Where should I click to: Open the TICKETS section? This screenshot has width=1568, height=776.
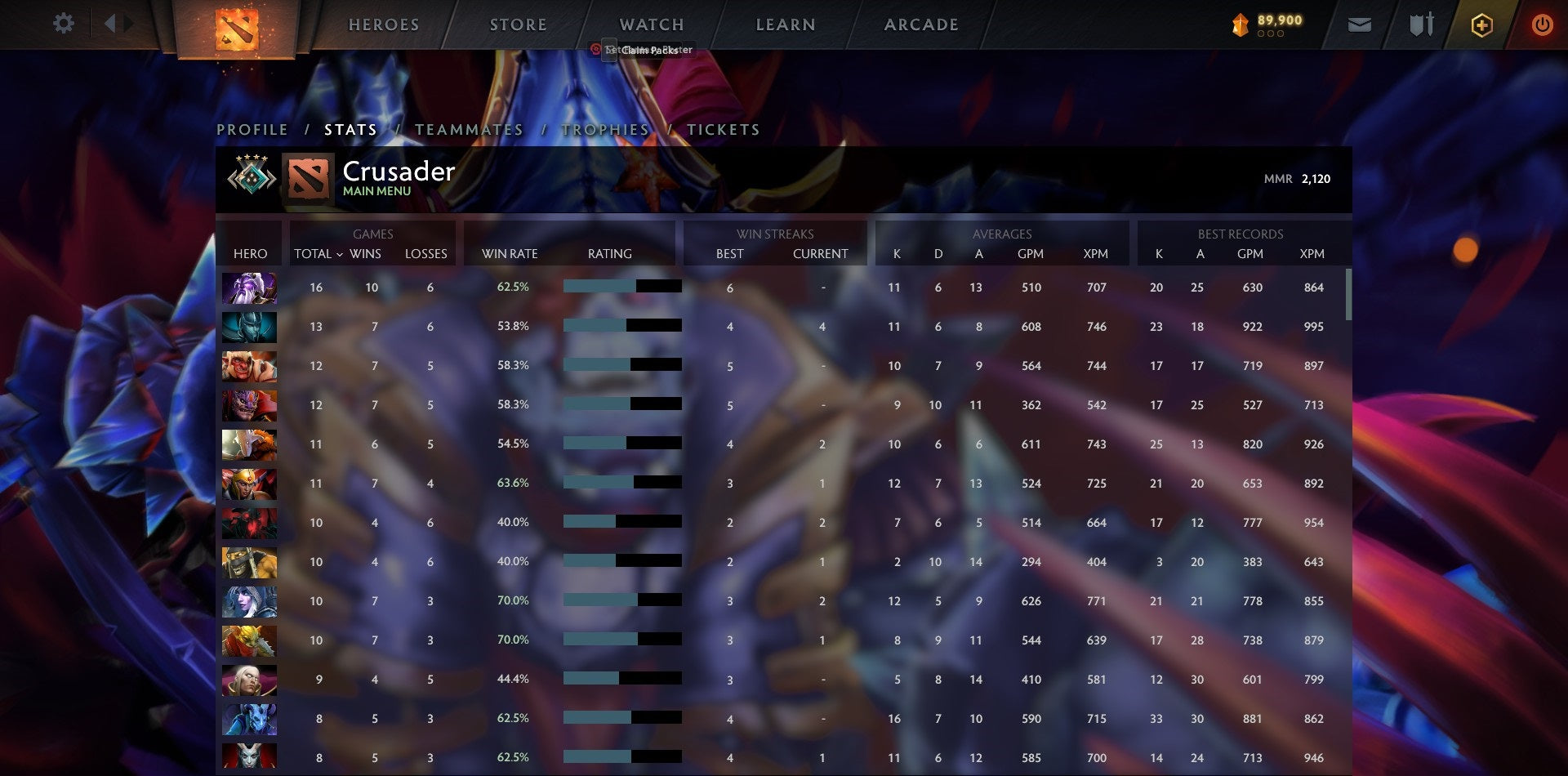(723, 129)
